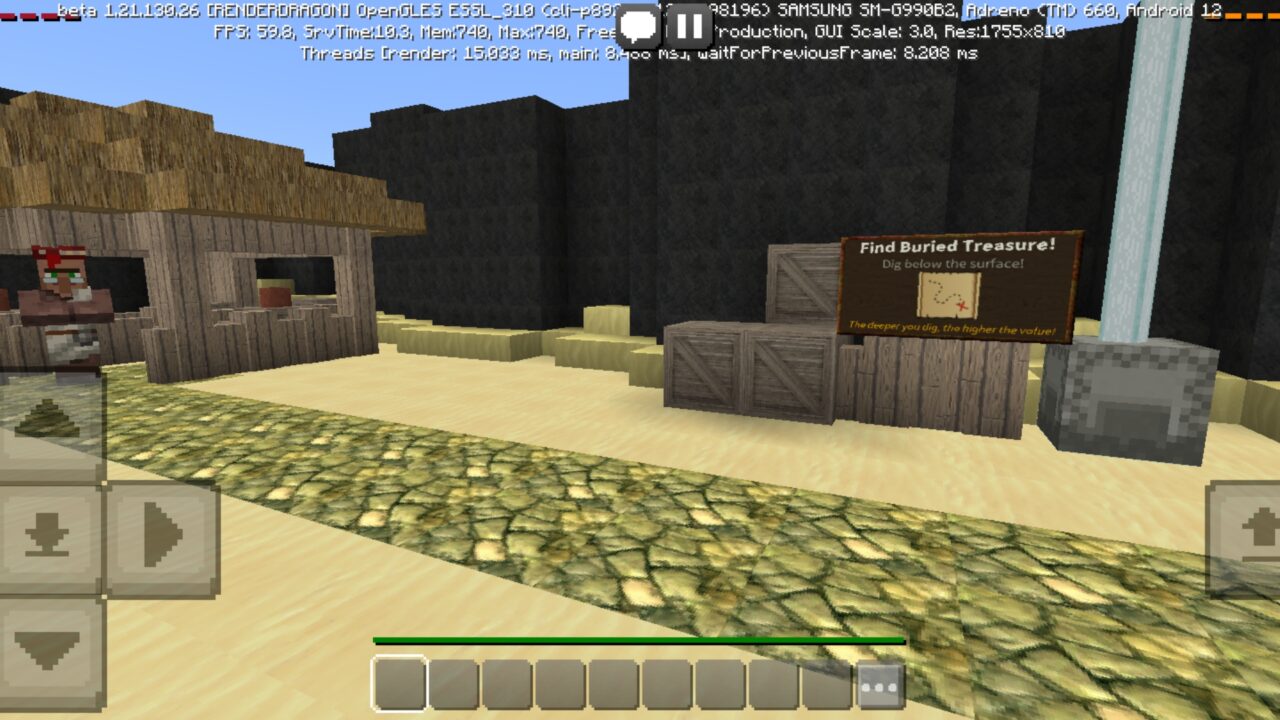Tap the Find Buried Treasure sign
Viewport: 1280px width, 720px height.
(x=958, y=287)
